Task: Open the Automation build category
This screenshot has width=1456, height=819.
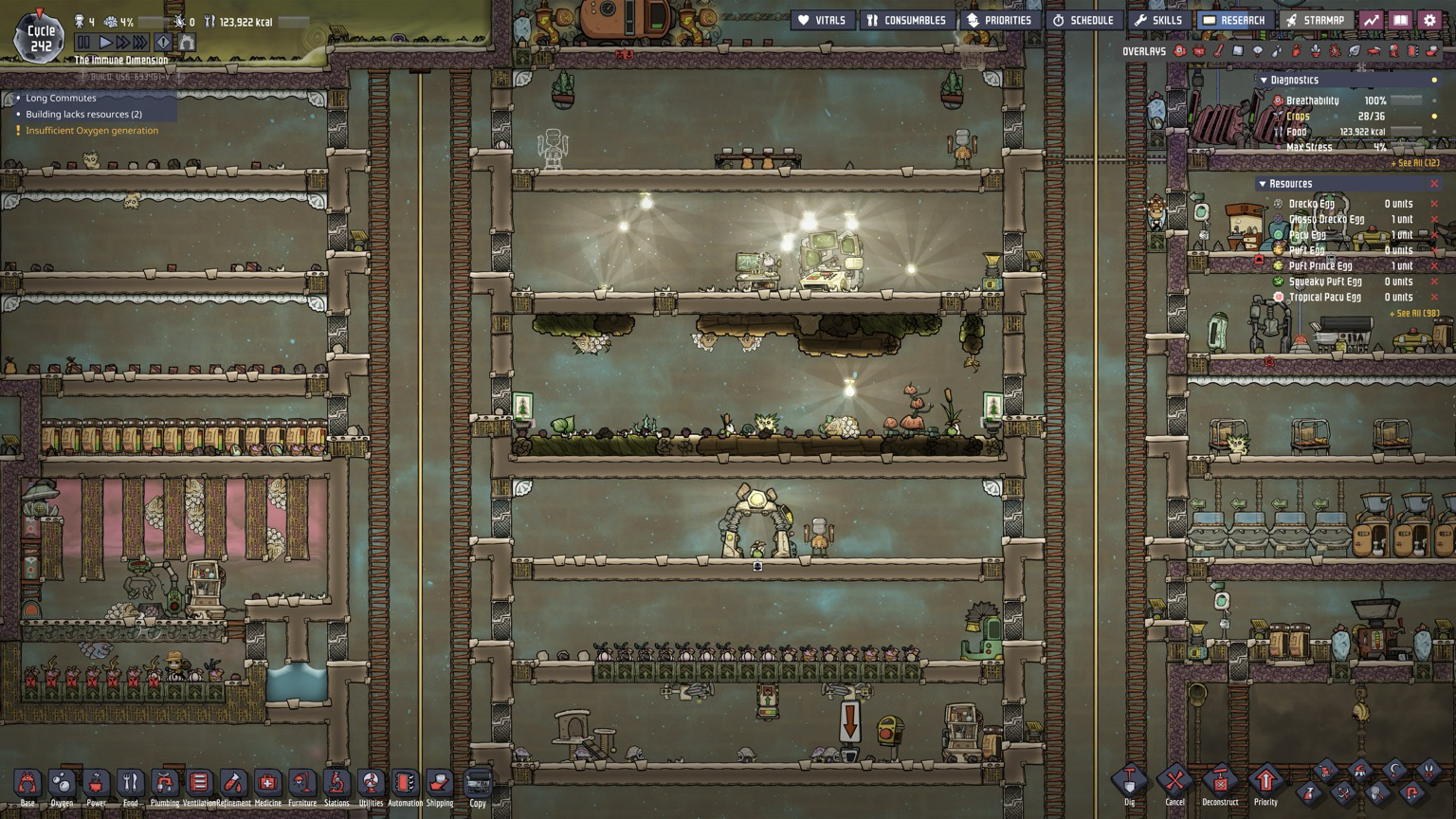Action: pos(405,784)
